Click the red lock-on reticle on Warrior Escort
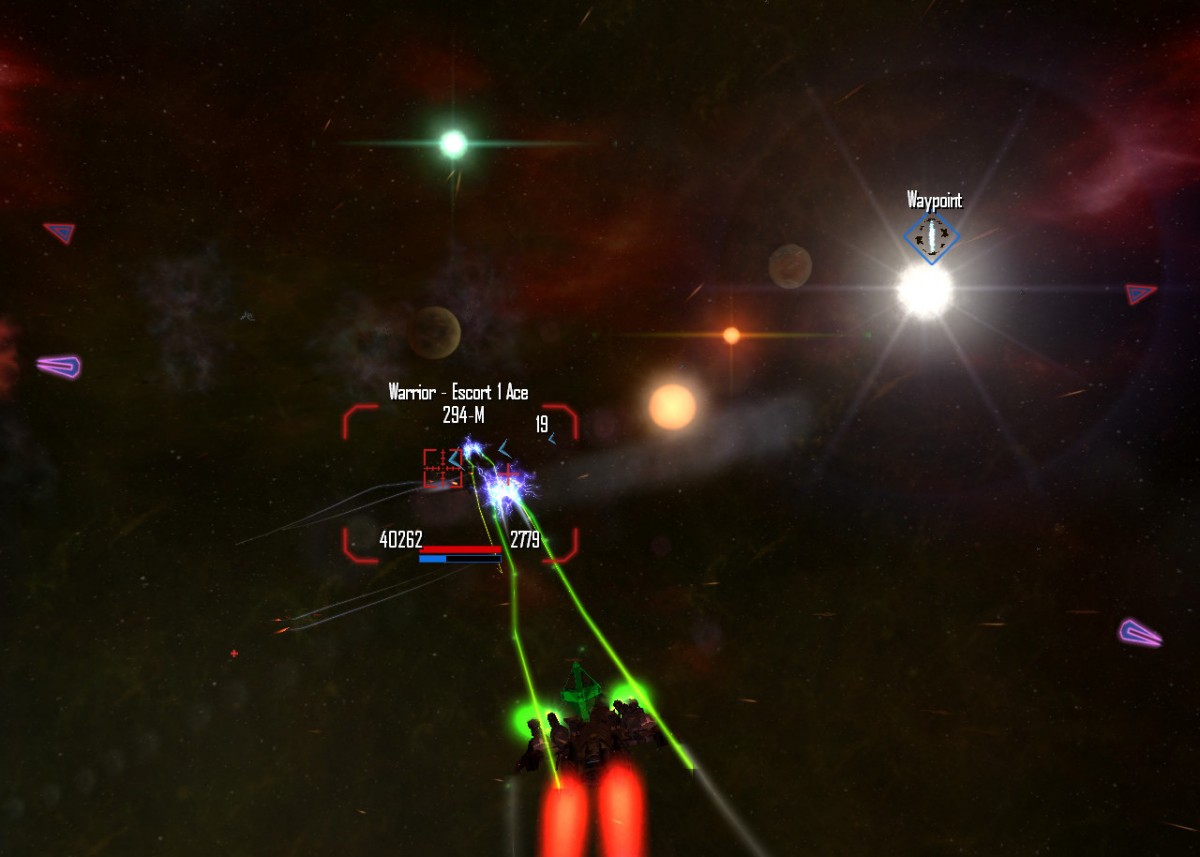The width and height of the screenshot is (1200, 857). pos(443,468)
